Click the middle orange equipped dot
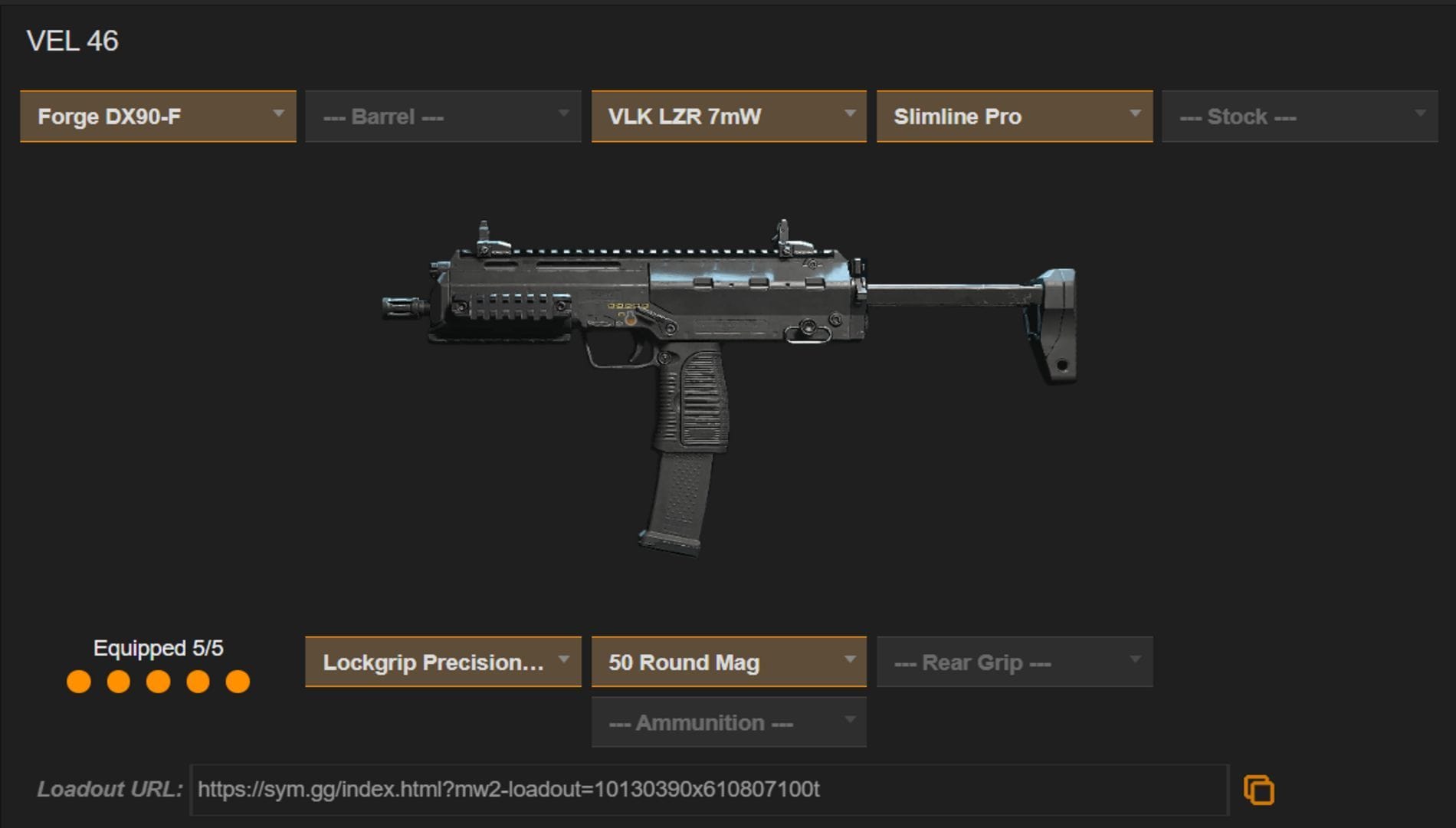The width and height of the screenshot is (1456, 828). point(159,679)
